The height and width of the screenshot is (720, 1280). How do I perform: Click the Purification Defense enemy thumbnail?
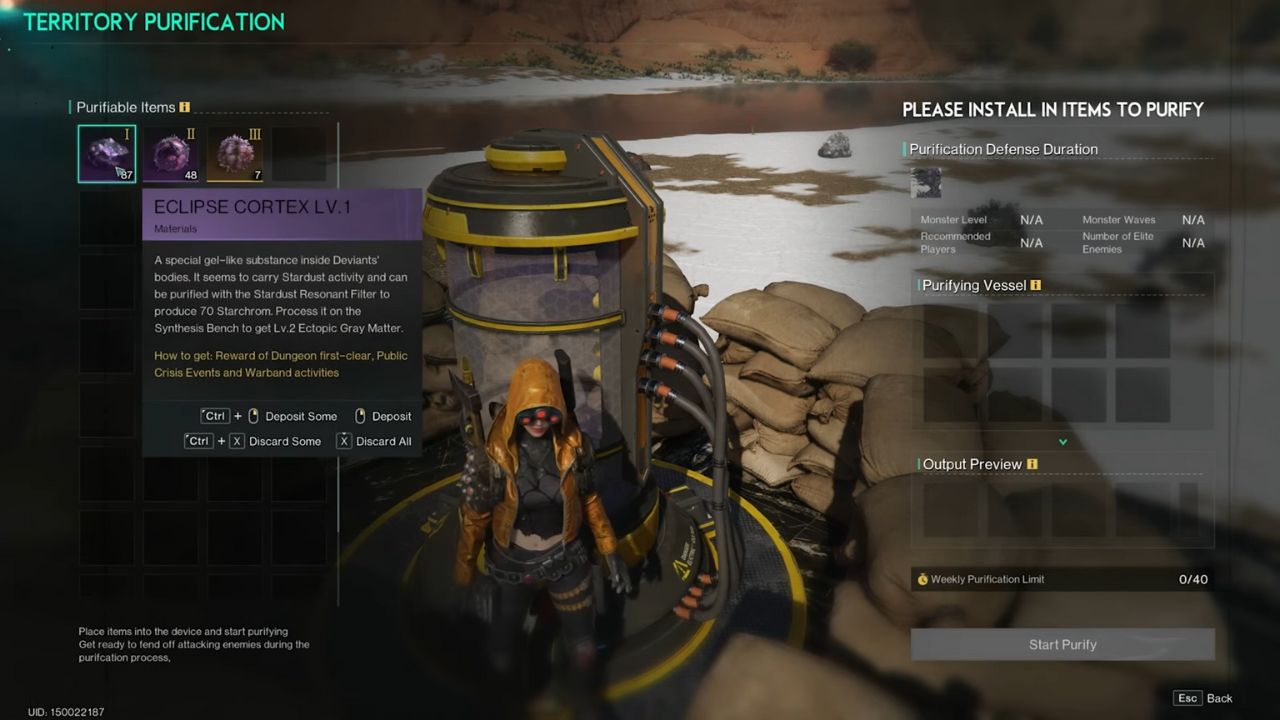point(927,183)
